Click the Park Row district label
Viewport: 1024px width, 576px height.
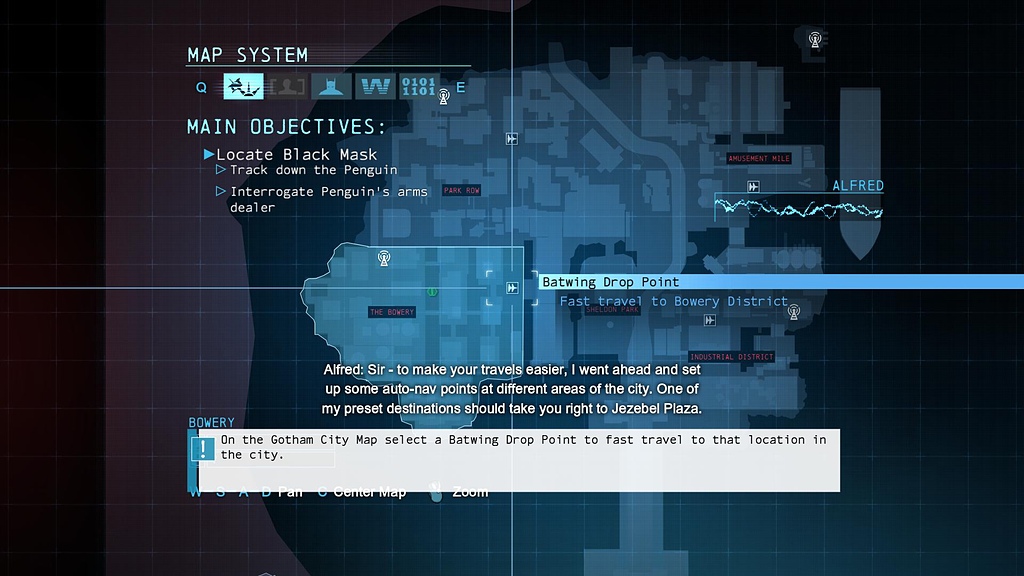(x=462, y=190)
